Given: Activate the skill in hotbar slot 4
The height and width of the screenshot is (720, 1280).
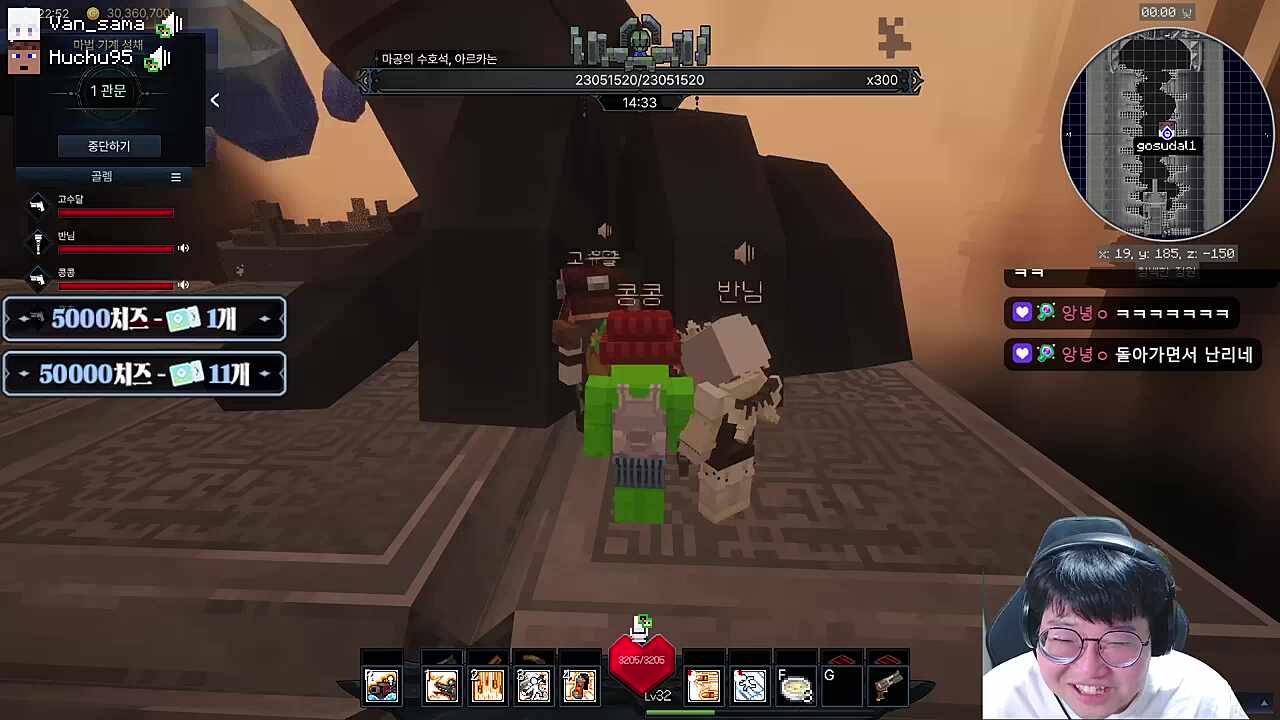Looking at the screenshot, I should [x=579, y=685].
